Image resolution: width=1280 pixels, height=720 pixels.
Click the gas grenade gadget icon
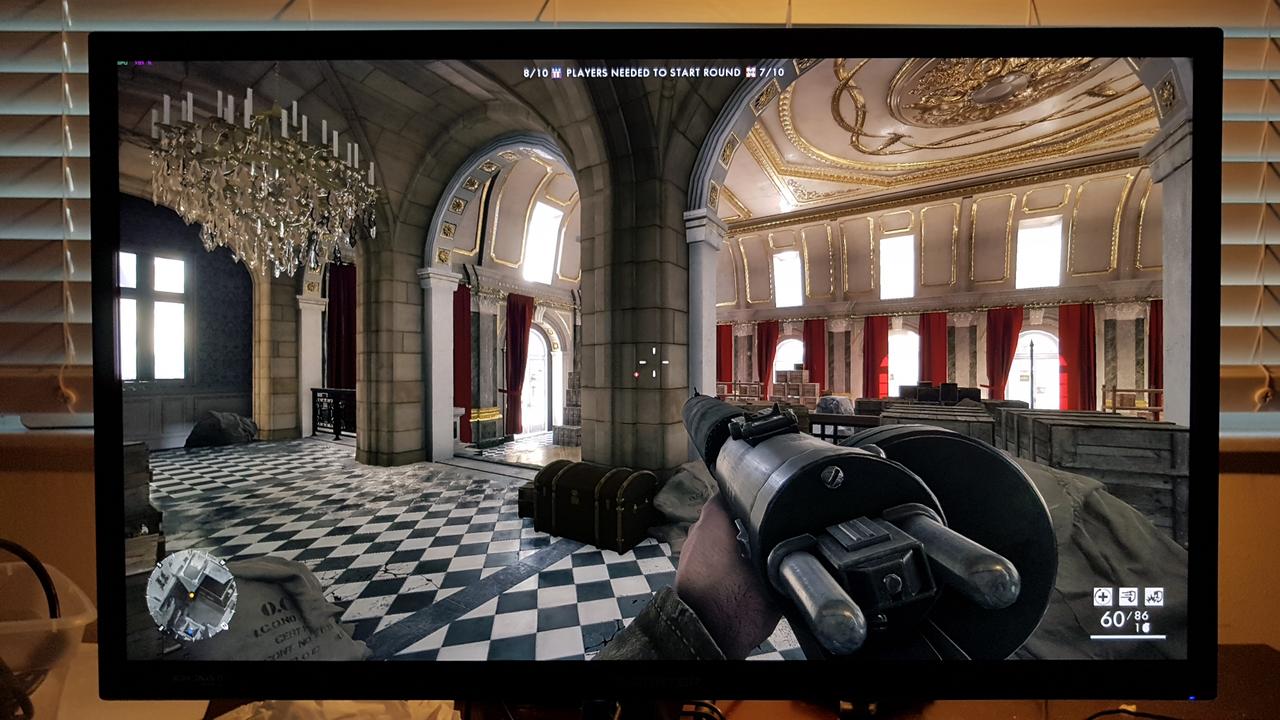[1153, 597]
